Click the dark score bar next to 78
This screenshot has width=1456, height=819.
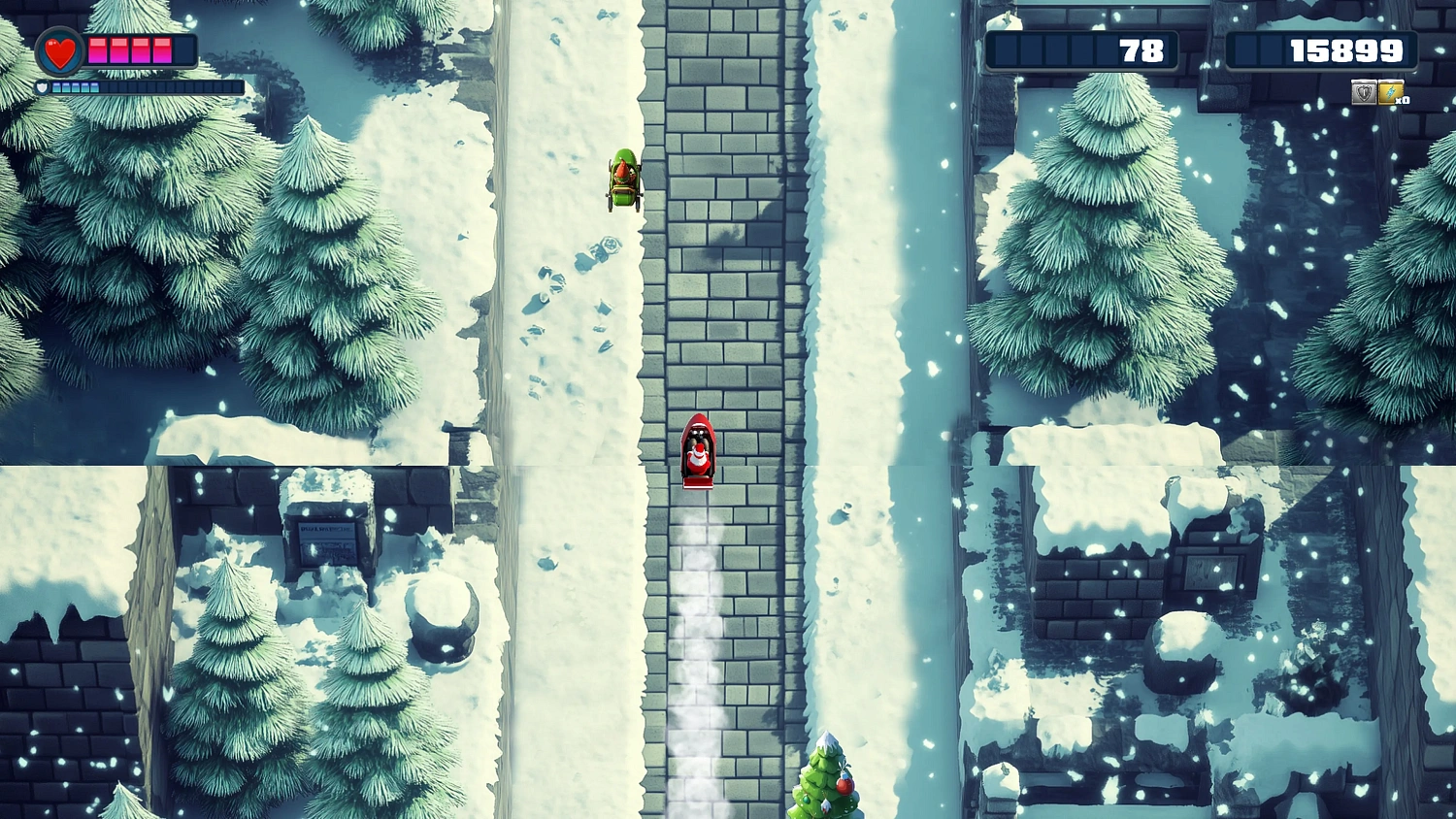[1048, 50]
